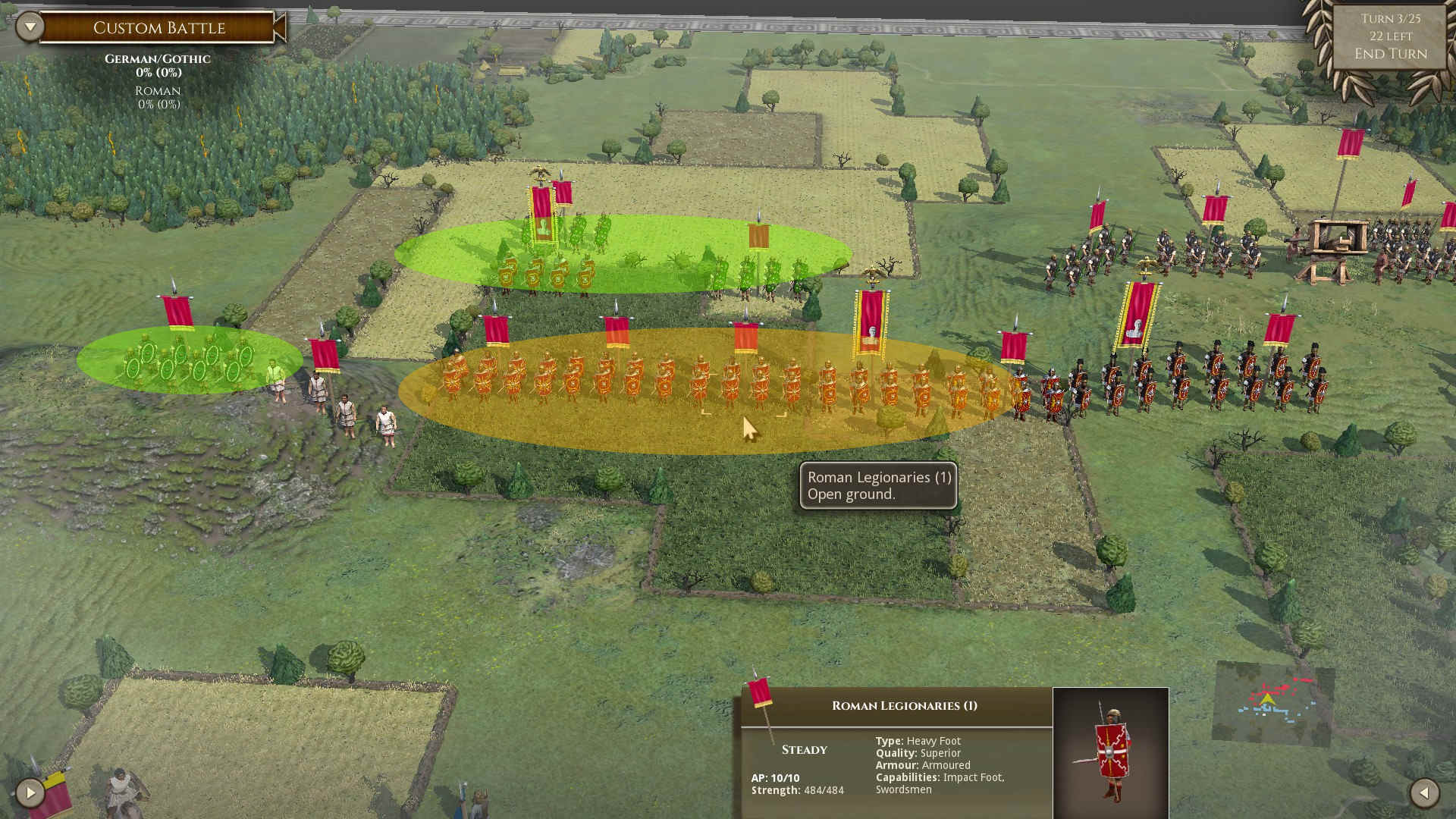Screen dimensions: 1456x819
Task: Select the Roman Legionary unit portrait
Action: click(x=1110, y=752)
